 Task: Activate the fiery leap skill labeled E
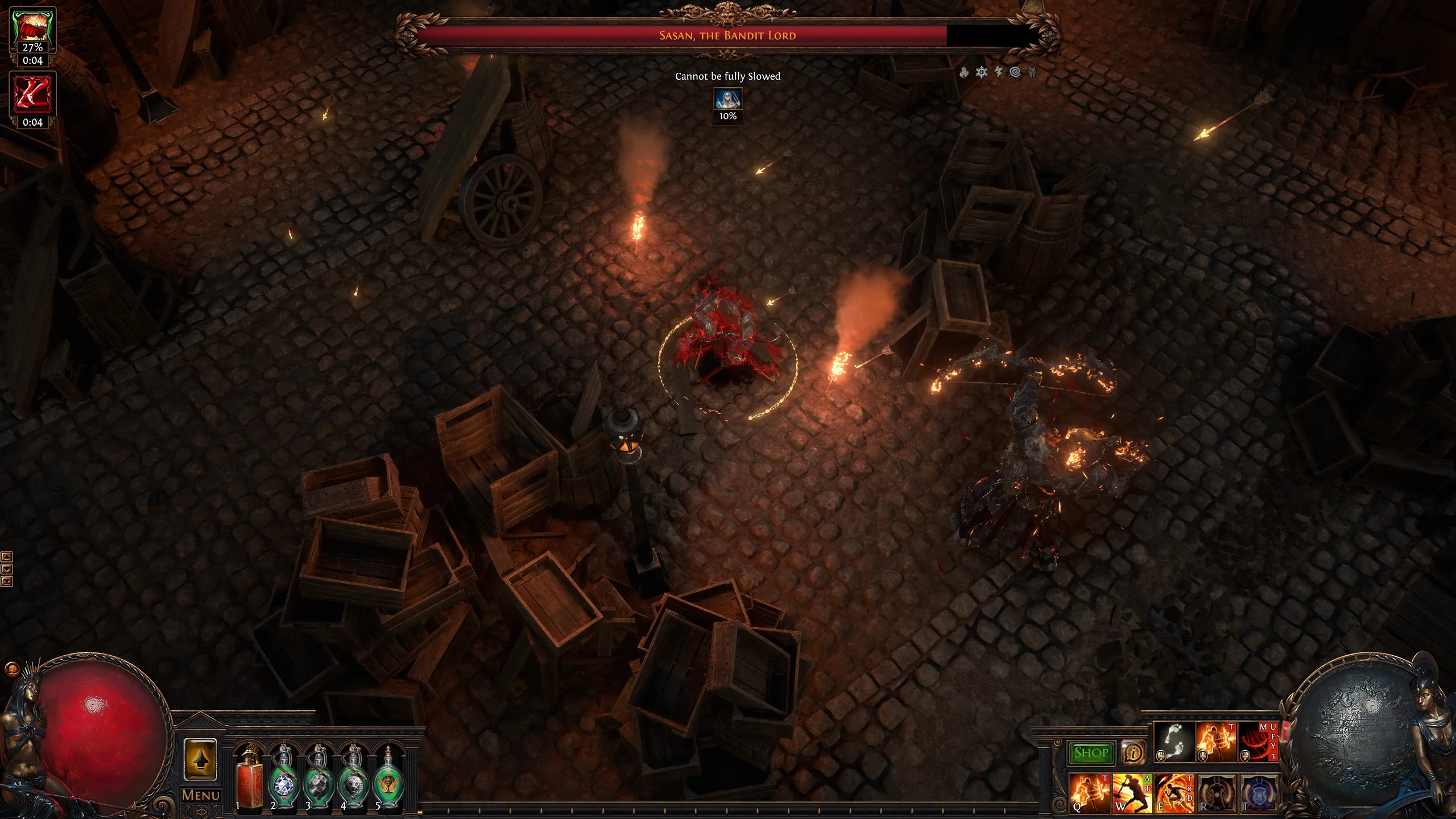point(1174,793)
